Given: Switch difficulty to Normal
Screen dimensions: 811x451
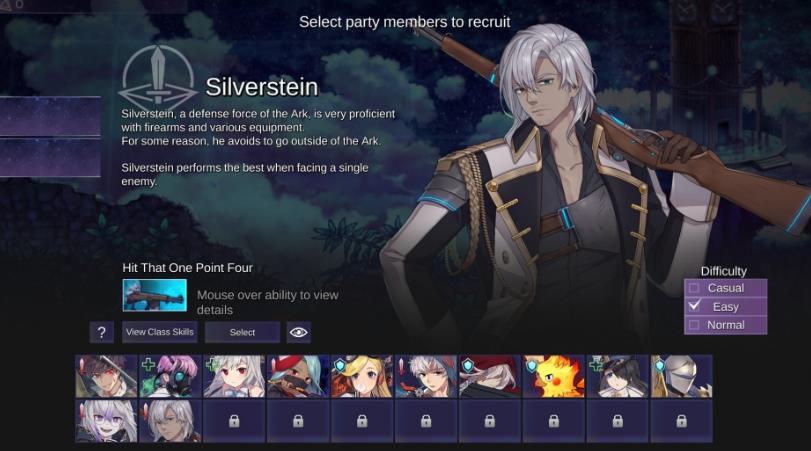Looking at the screenshot, I should pos(725,324).
